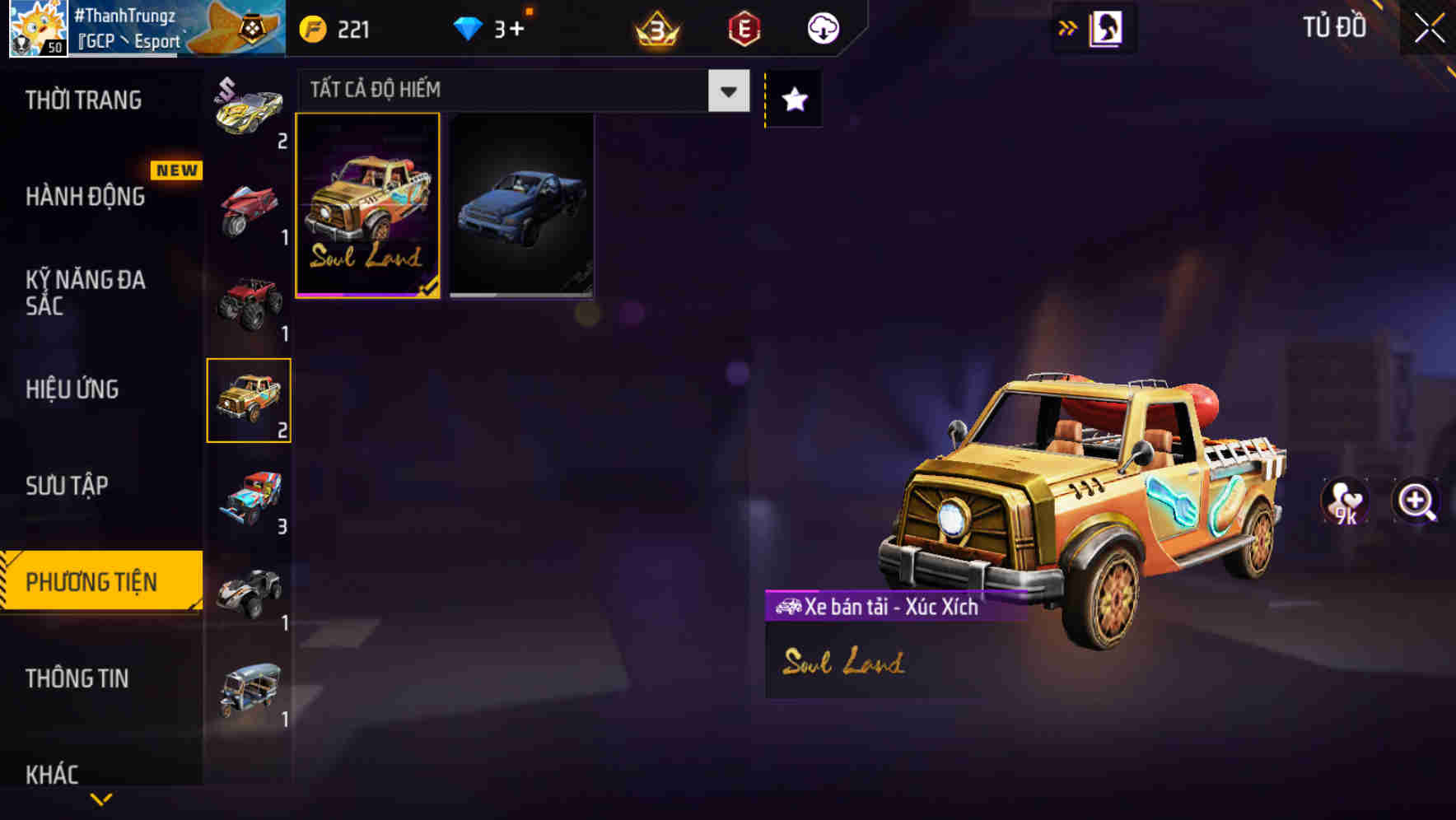Image resolution: width=1456 pixels, height=820 pixels.
Task: Expand the hidden menu items below KHÁC
Action: 101,799
